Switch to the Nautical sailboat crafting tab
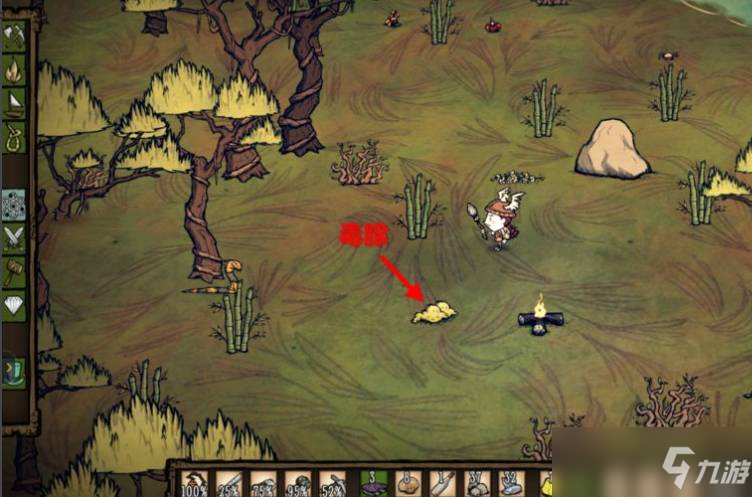The width and height of the screenshot is (752, 497). pos(15,103)
